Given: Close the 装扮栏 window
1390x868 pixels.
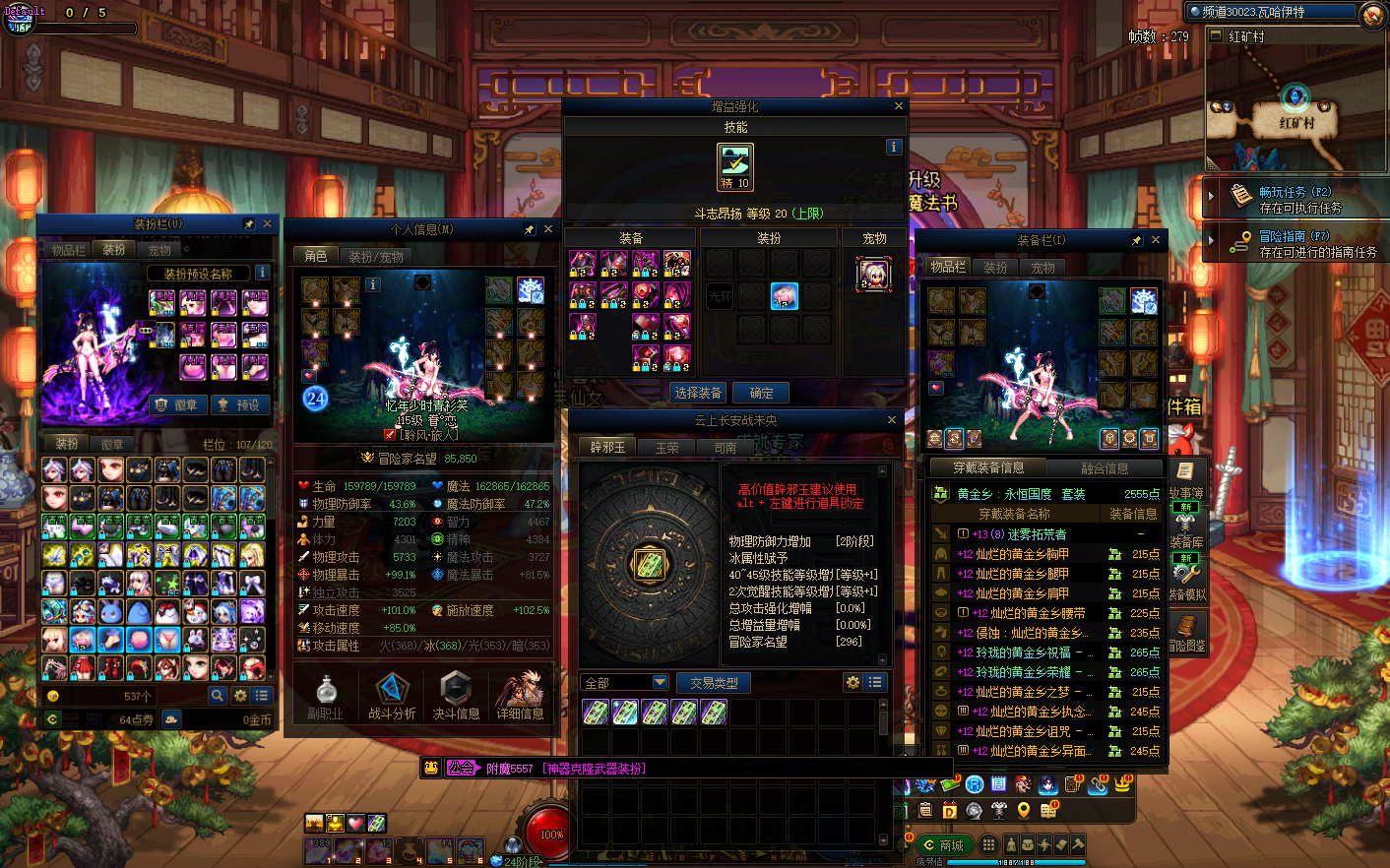Looking at the screenshot, I should pyautogui.click(x=267, y=224).
